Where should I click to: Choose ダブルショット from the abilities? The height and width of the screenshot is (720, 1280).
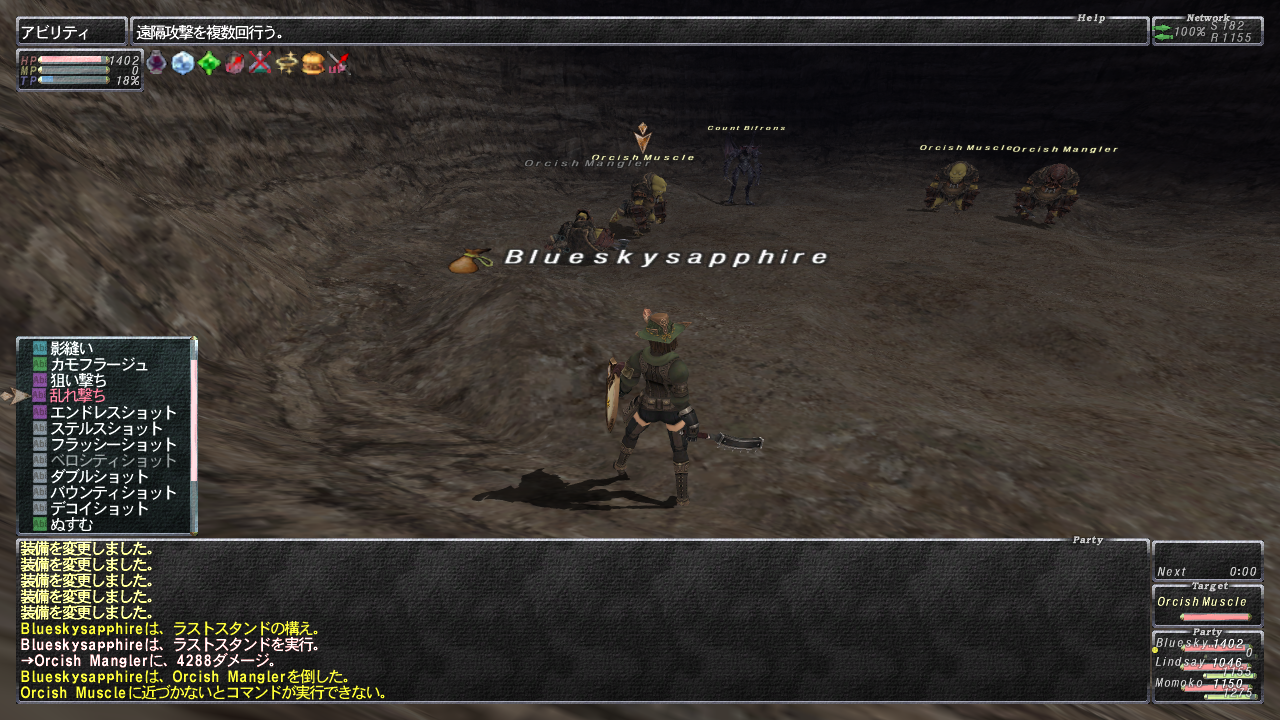98,476
